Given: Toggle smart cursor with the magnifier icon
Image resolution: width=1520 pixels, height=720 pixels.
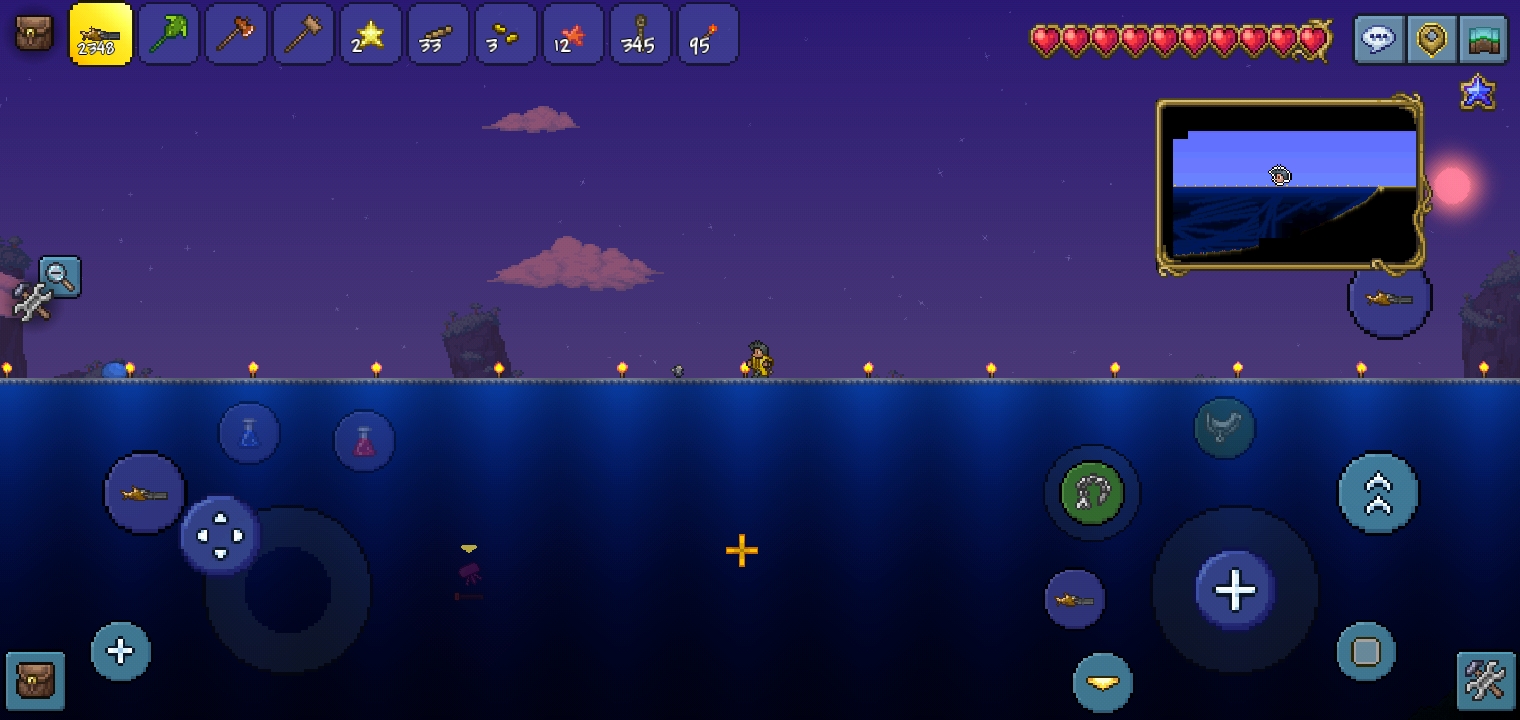Looking at the screenshot, I should click(x=60, y=277).
